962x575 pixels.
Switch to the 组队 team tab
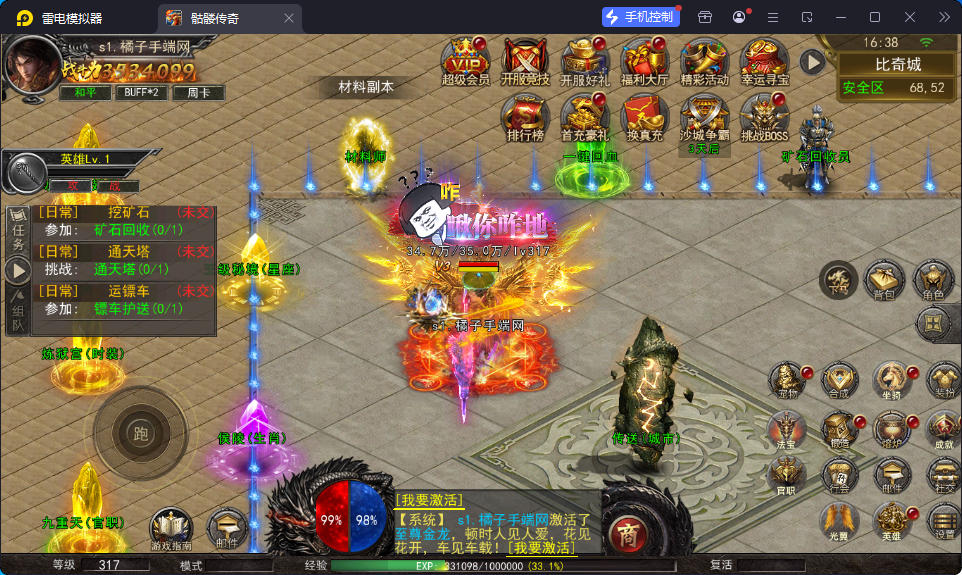coord(18,310)
